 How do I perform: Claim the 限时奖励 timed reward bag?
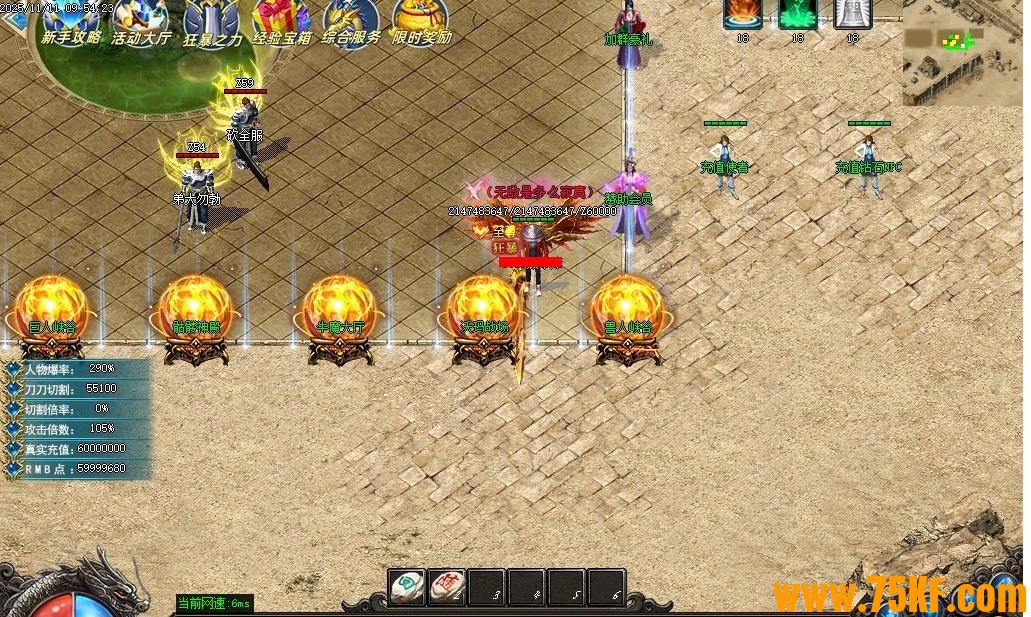[421, 20]
